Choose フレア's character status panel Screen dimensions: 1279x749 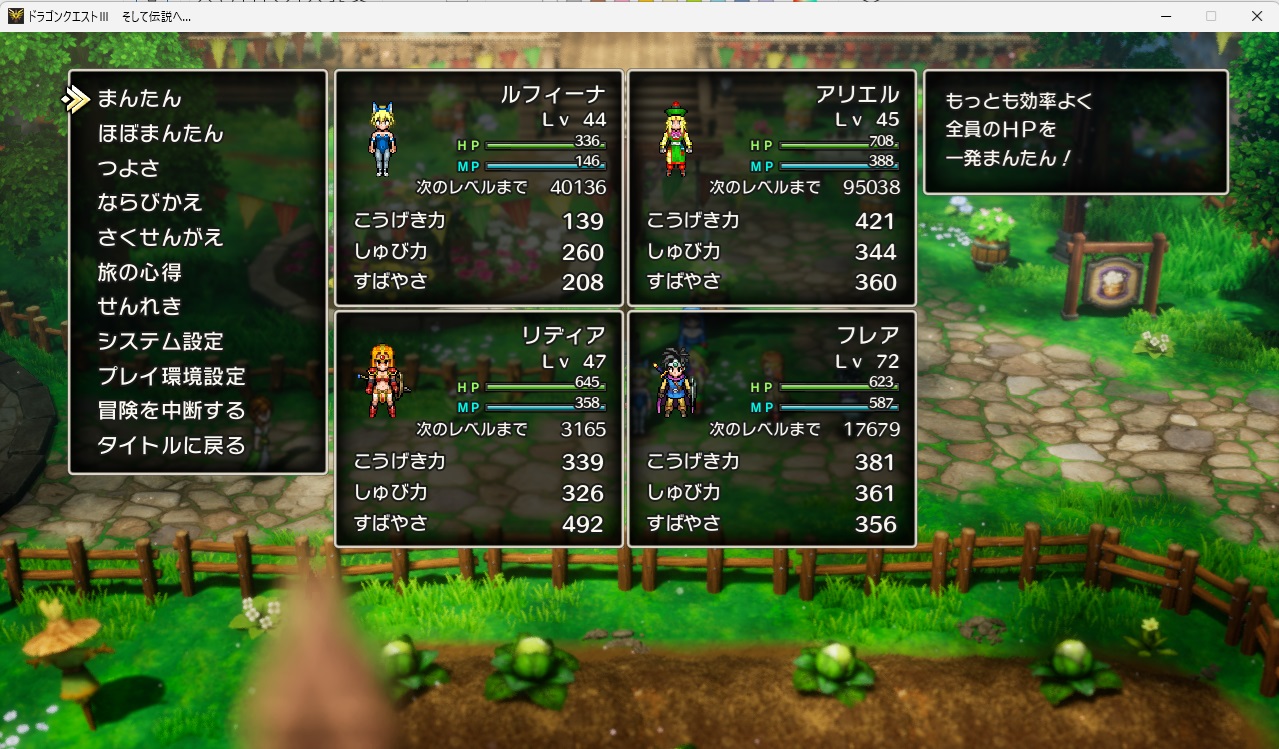(x=771, y=429)
